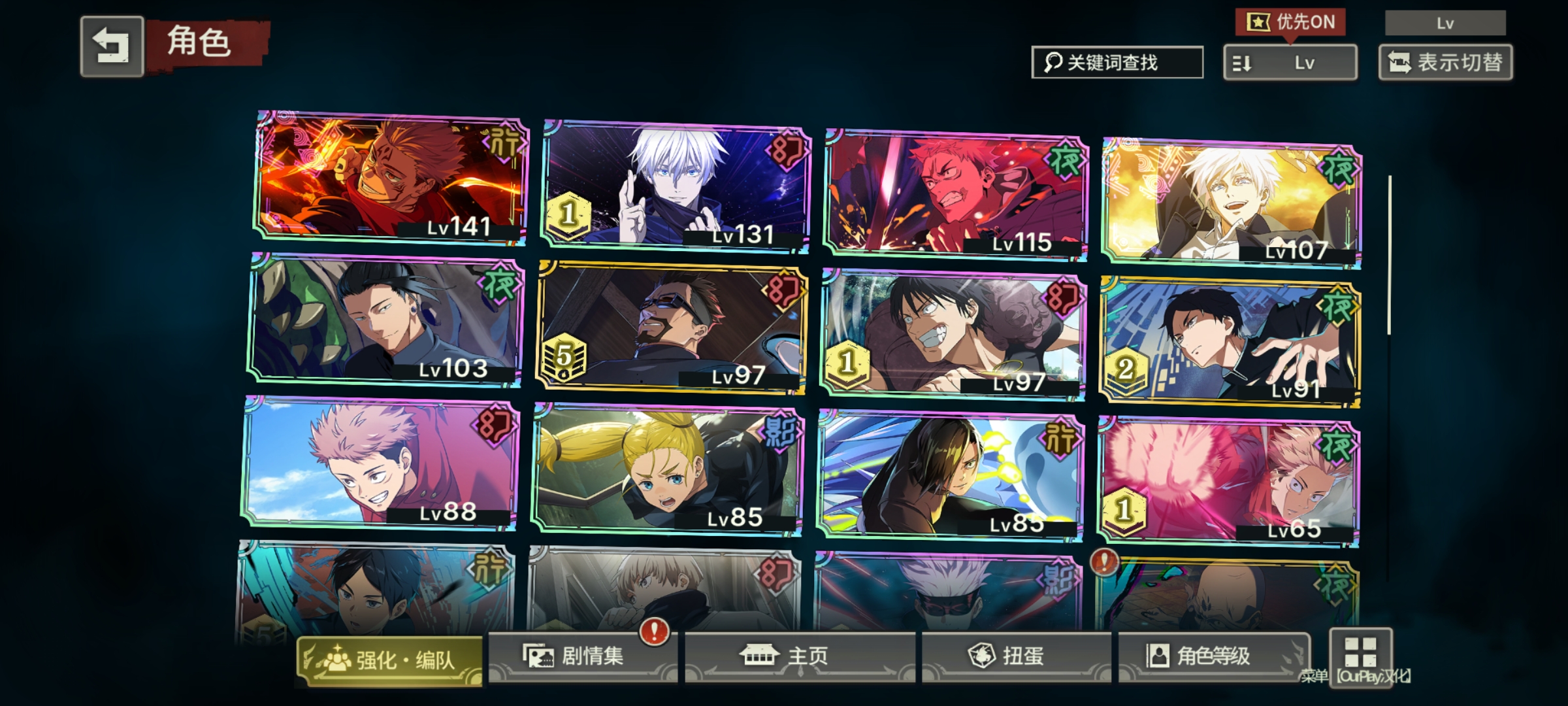Open the 关键词查找 keyword search field
The height and width of the screenshot is (706, 1568).
(1117, 63)
